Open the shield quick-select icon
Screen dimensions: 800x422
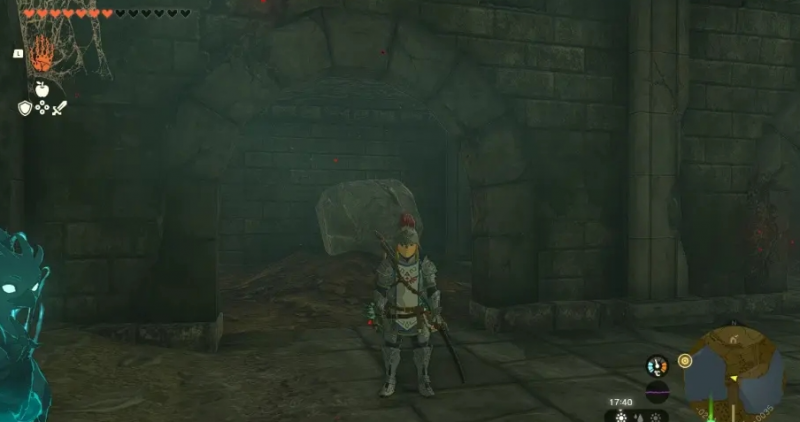click(x=25, y=108)
